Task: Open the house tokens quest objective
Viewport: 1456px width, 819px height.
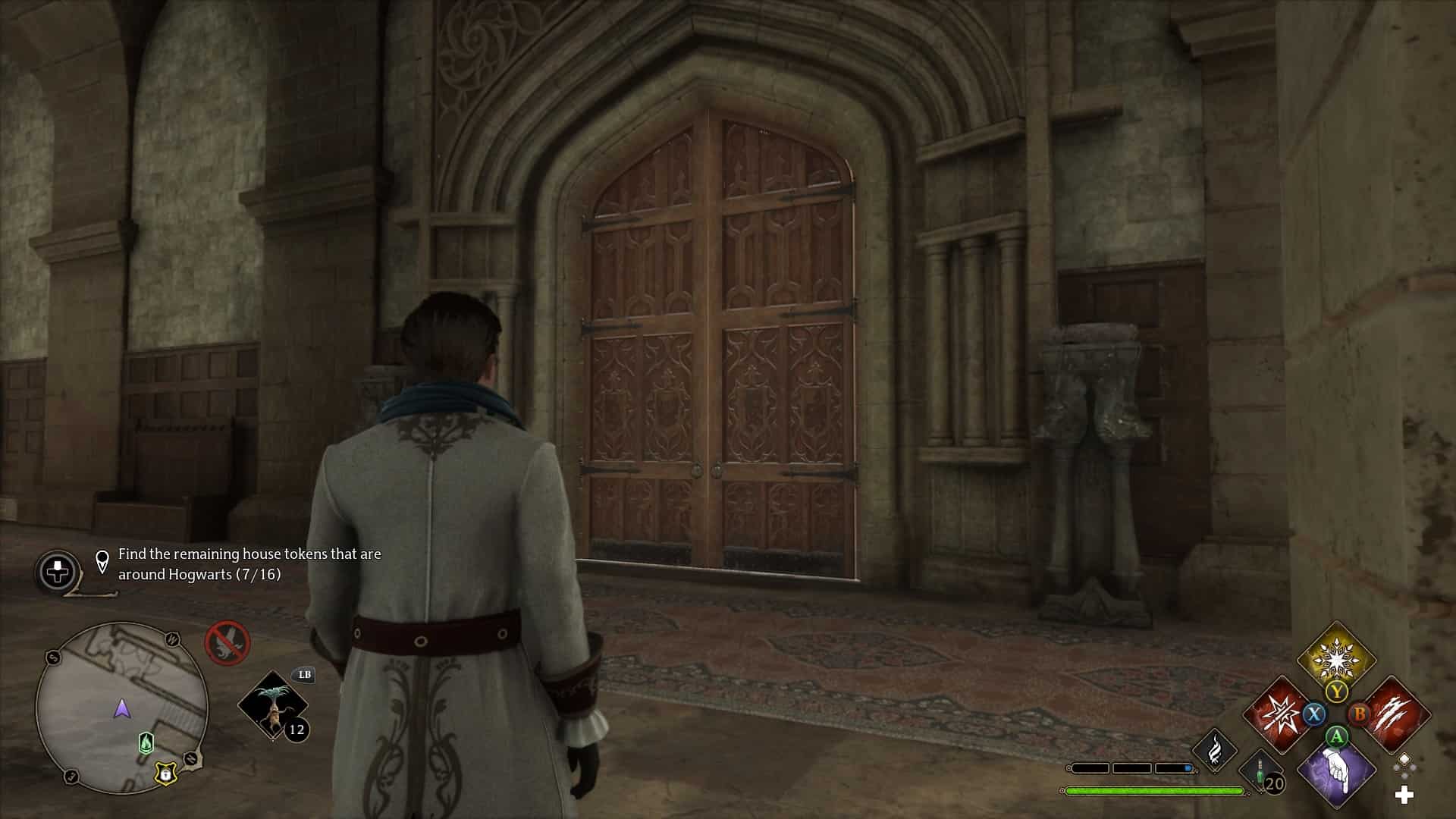Action: click(x=249, y=564)
